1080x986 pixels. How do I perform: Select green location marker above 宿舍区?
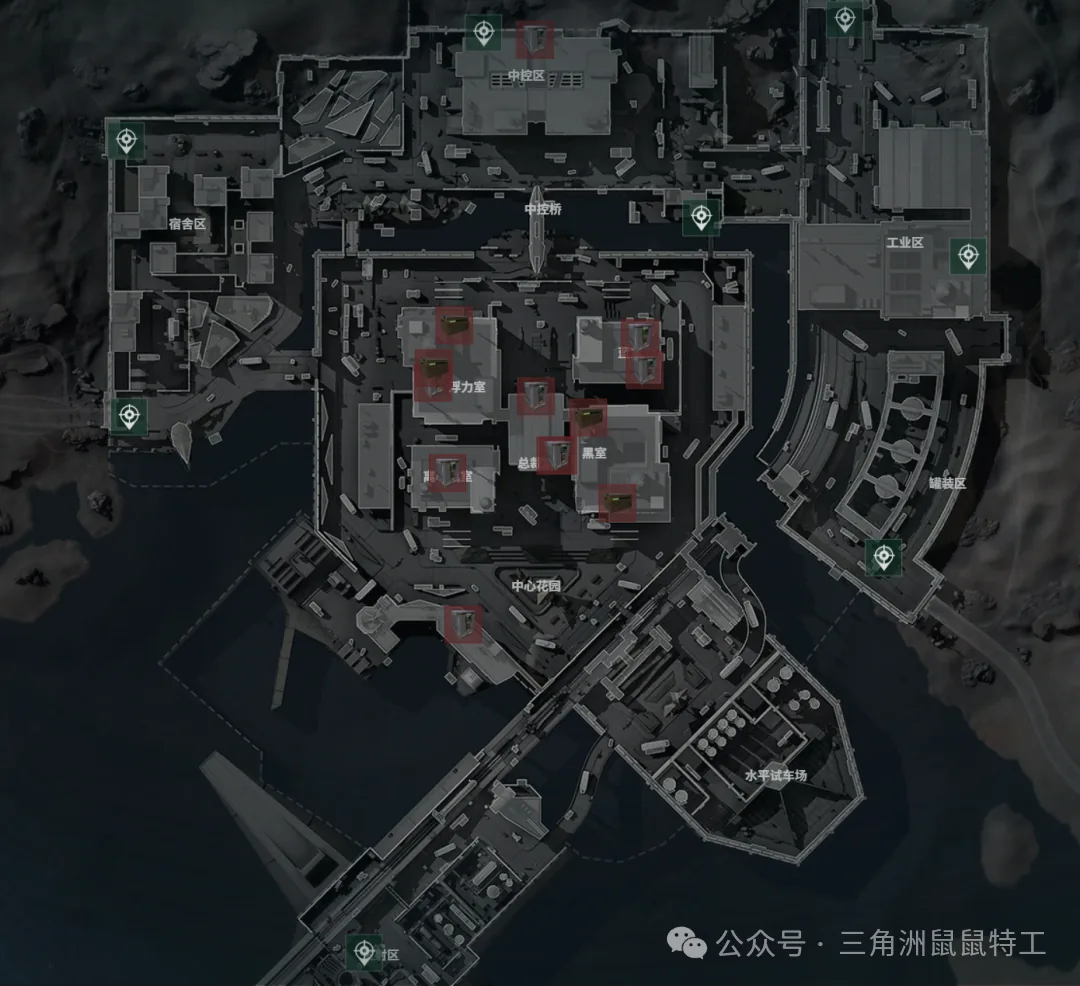[126, 141]
